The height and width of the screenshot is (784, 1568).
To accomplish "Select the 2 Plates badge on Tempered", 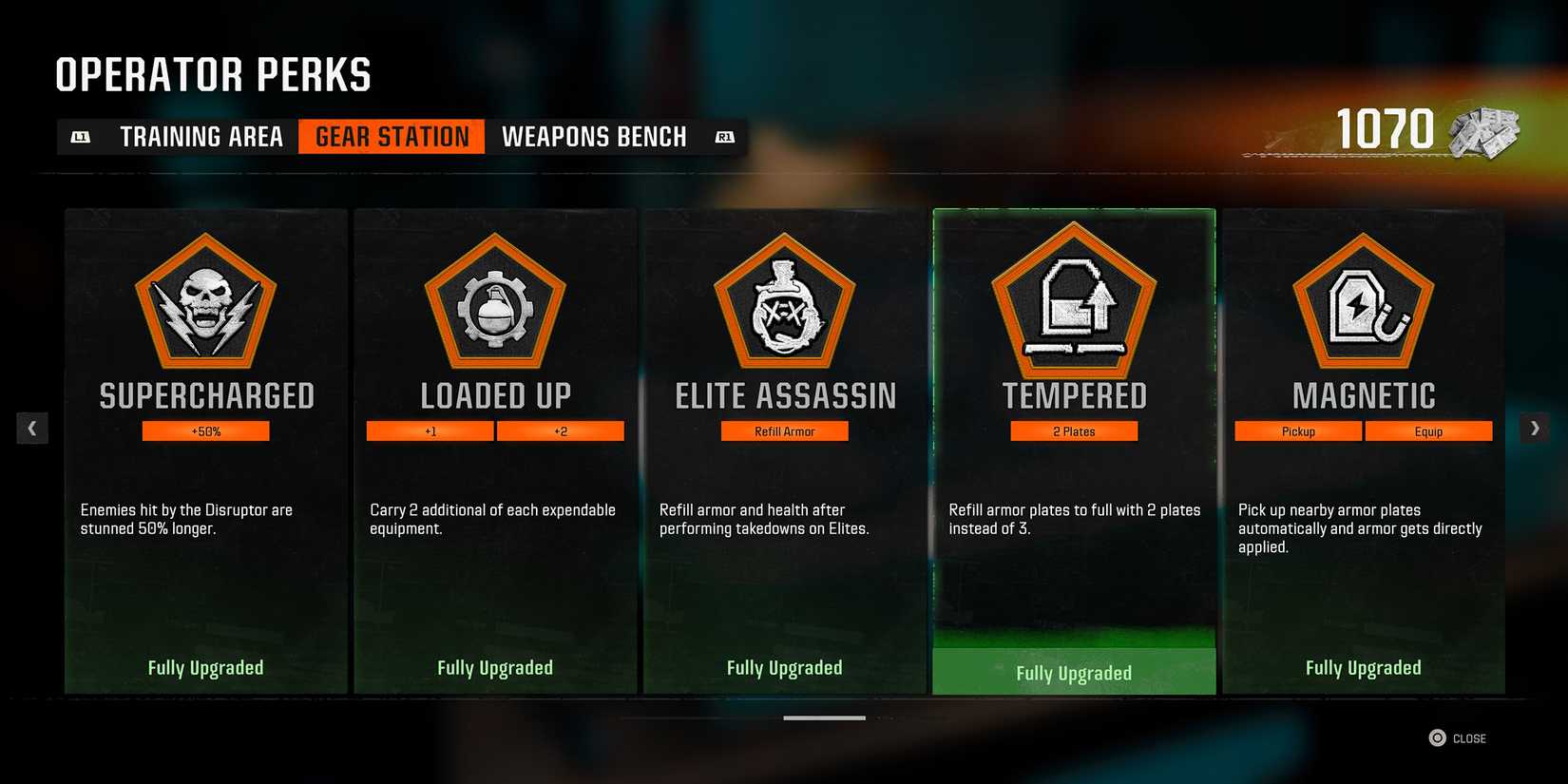I will [x=1074, y=430].
